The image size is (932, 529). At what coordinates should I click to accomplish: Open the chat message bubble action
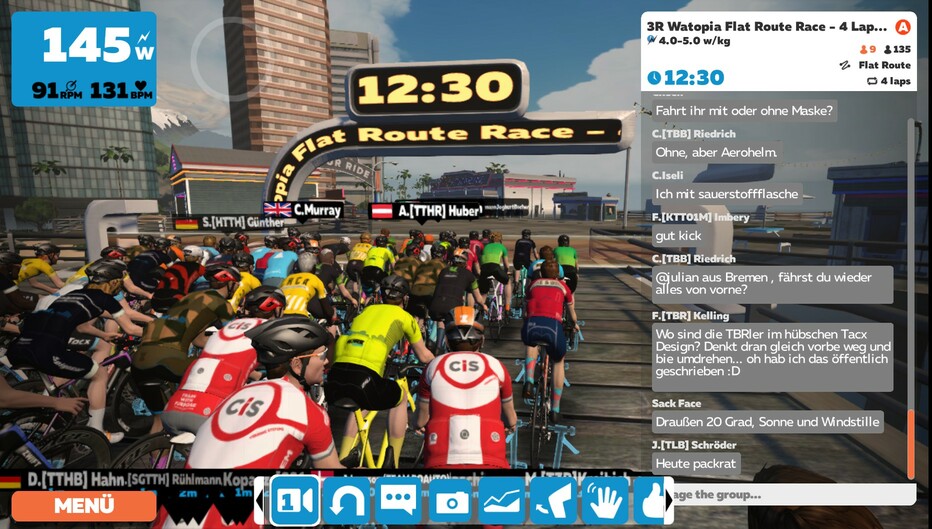tap(398, 502)
